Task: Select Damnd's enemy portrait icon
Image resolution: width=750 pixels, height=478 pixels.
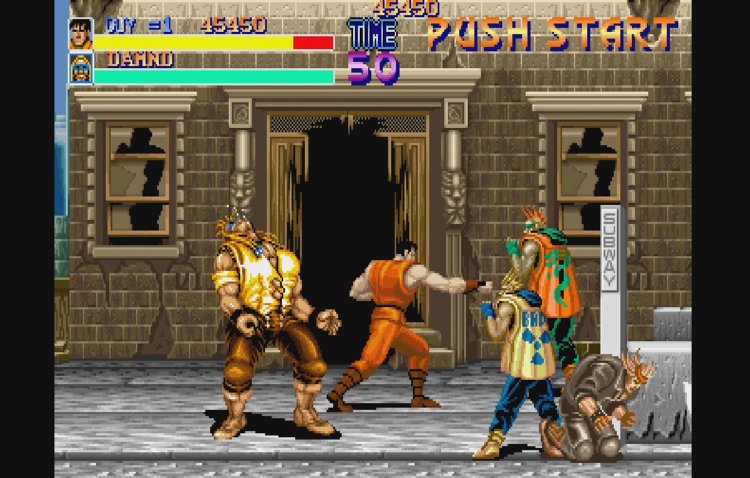Action: (81, 68)
